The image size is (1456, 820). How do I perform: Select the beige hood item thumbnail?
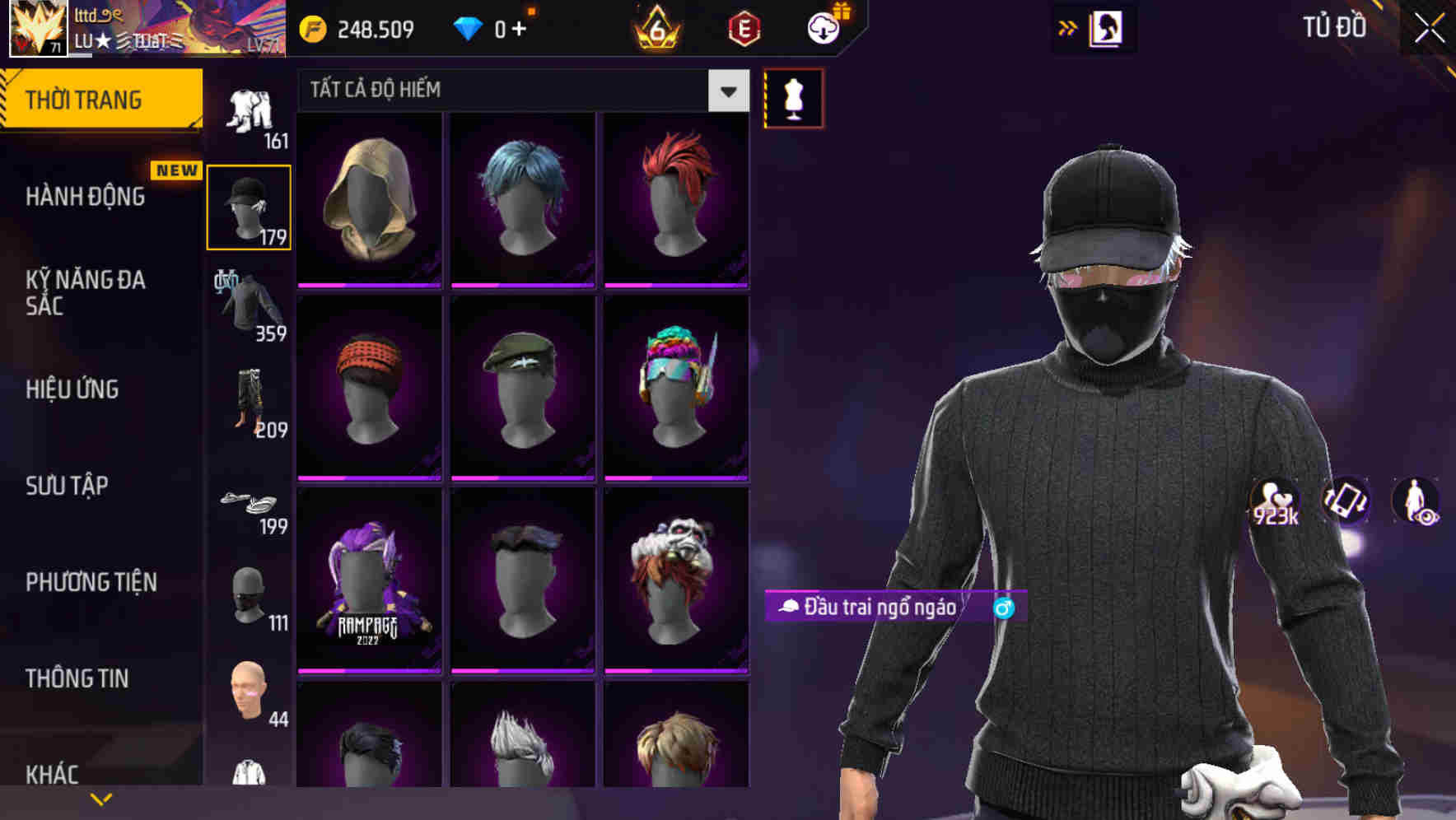coord(369,198)
